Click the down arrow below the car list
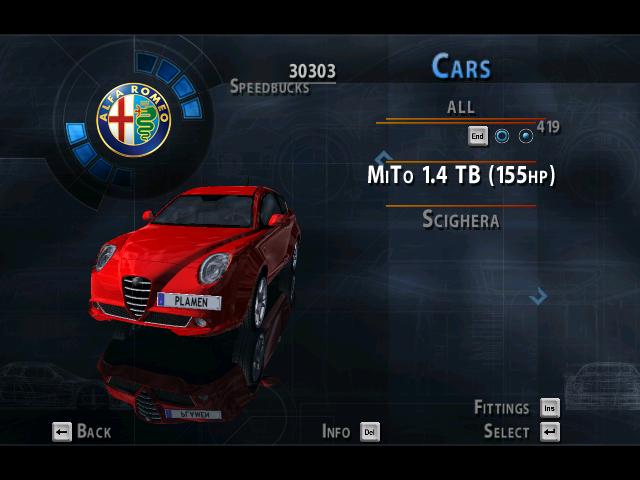This screenshot has width=640, height=480. 538,295
